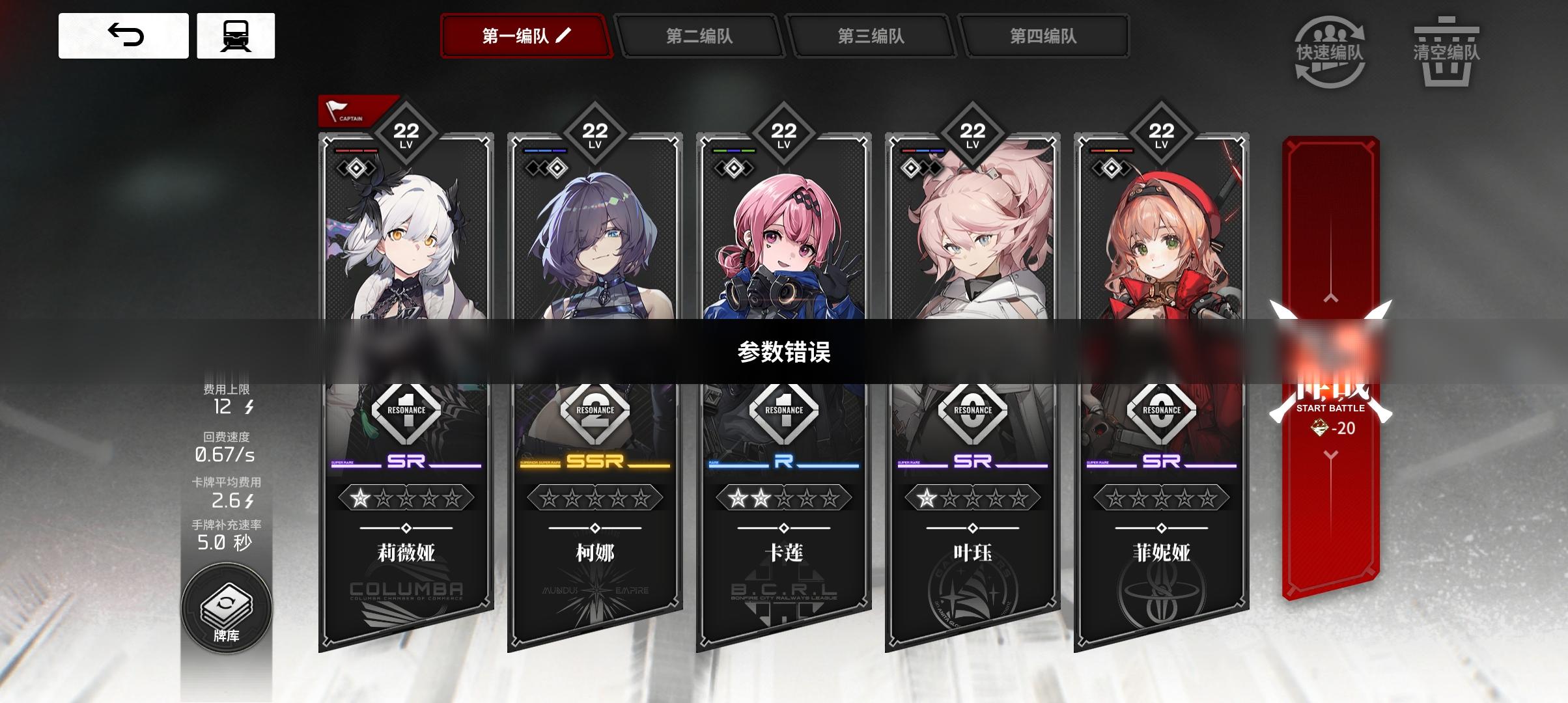
Task: Click the edit pencil on 第一编队 tab
Action: pos(562,37)
